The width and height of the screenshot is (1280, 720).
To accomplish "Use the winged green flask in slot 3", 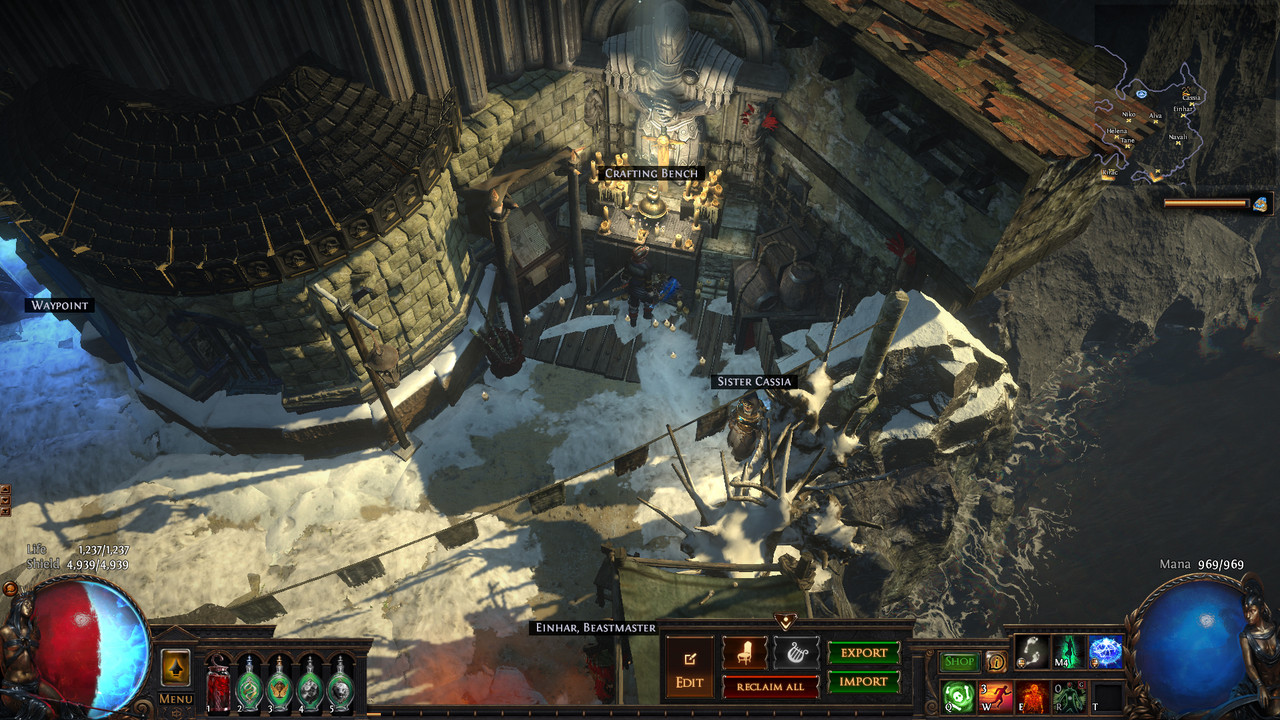I will coord(279,686).
